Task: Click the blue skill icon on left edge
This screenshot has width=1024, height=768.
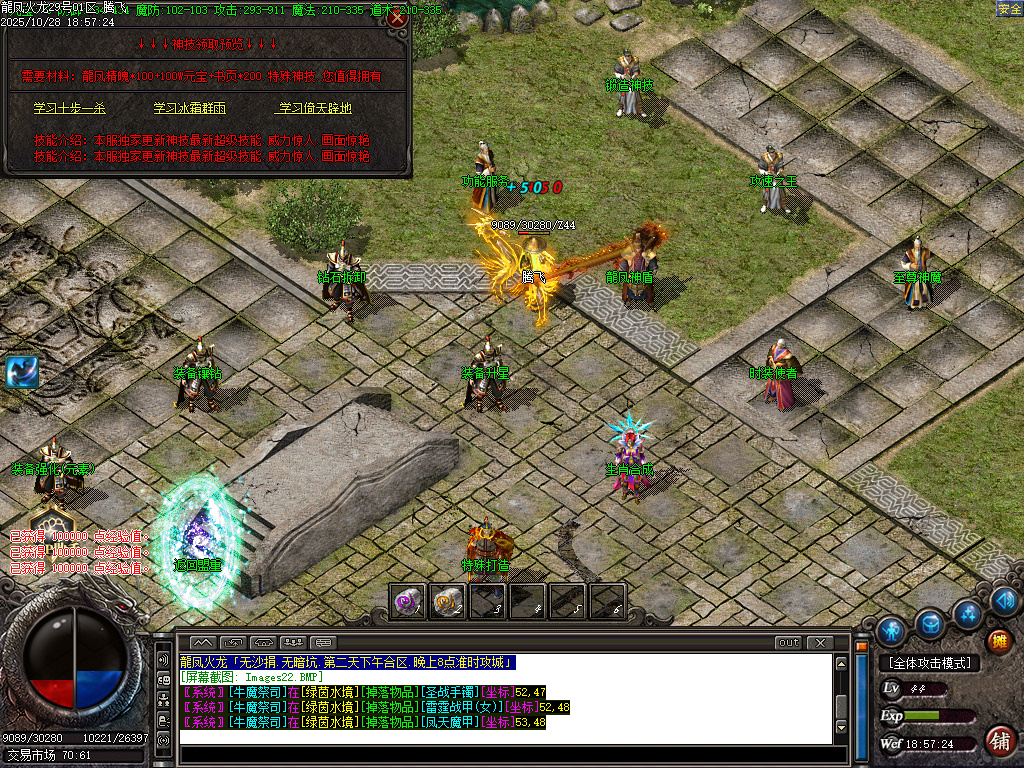Action: tap(22, 372)
